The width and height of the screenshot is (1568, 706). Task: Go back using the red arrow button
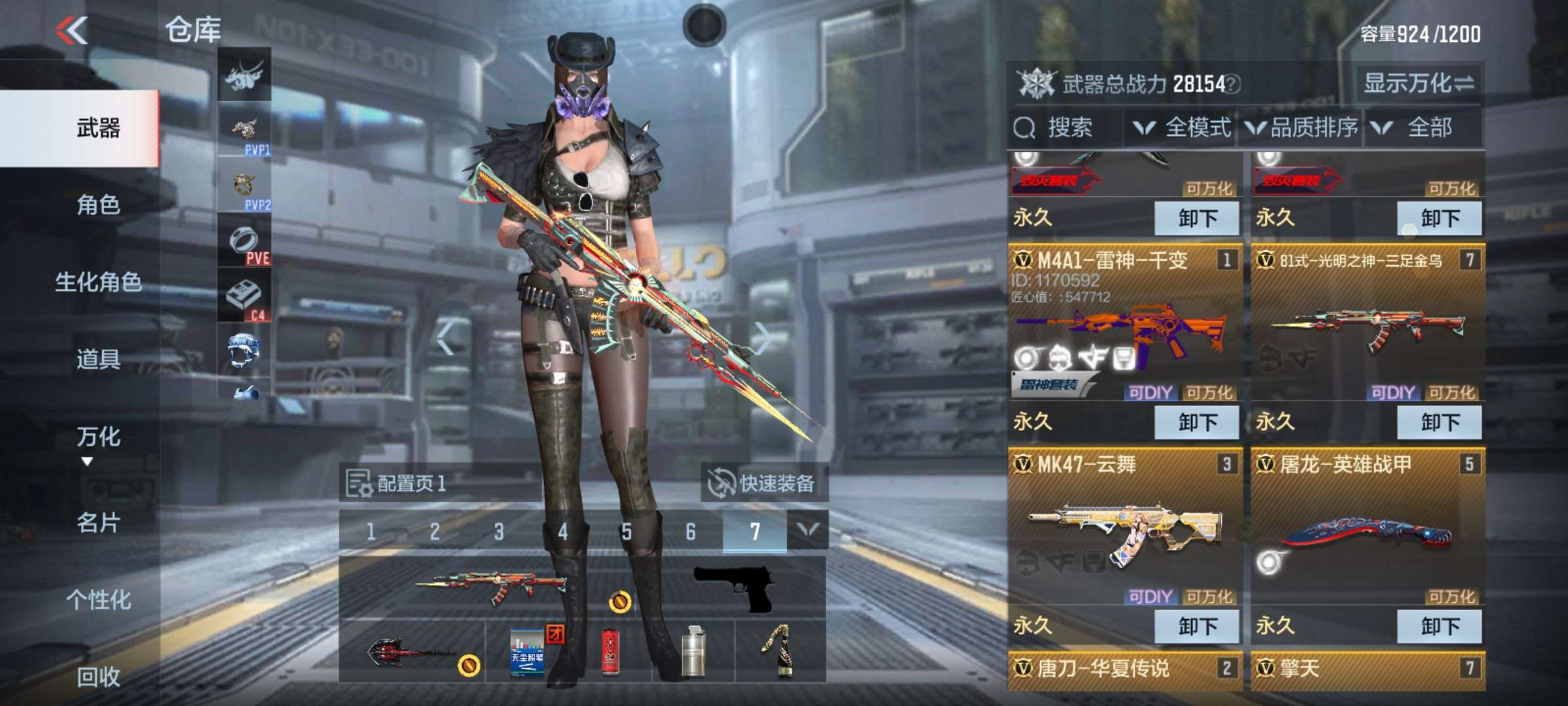pyautogui.click(x=72, y=31)
